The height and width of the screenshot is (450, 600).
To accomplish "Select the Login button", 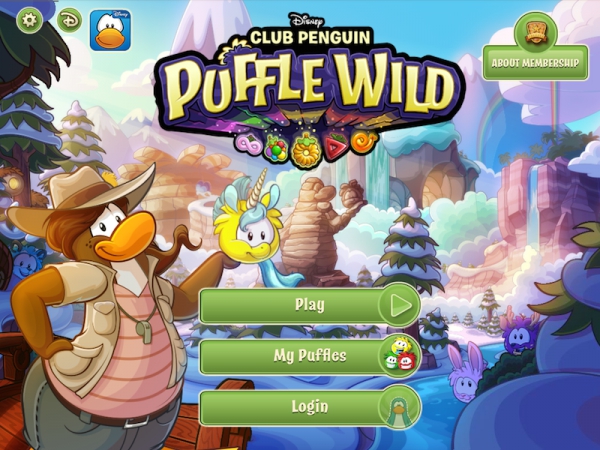I will click(x=310, y=407).
